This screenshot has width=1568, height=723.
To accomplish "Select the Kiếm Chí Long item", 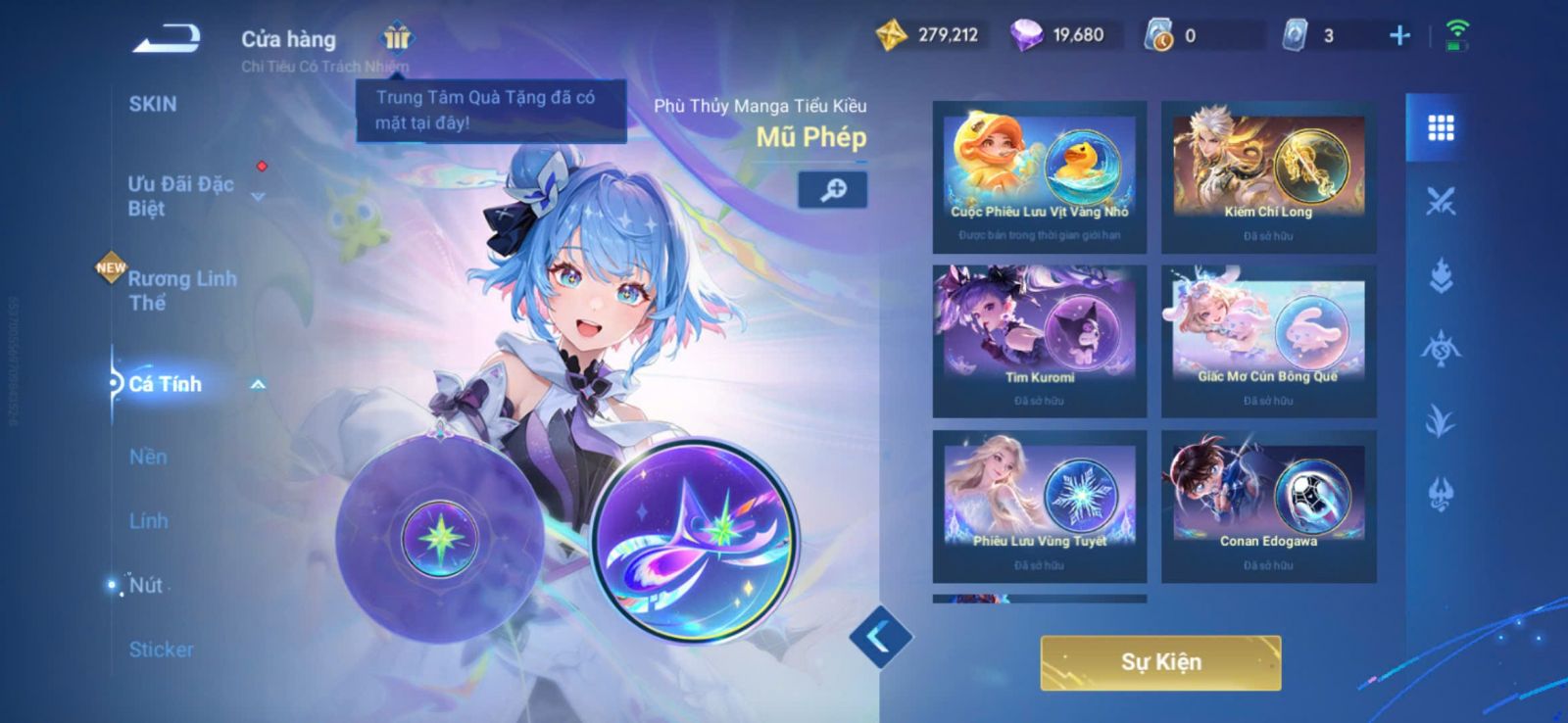I will (1268, 176).
